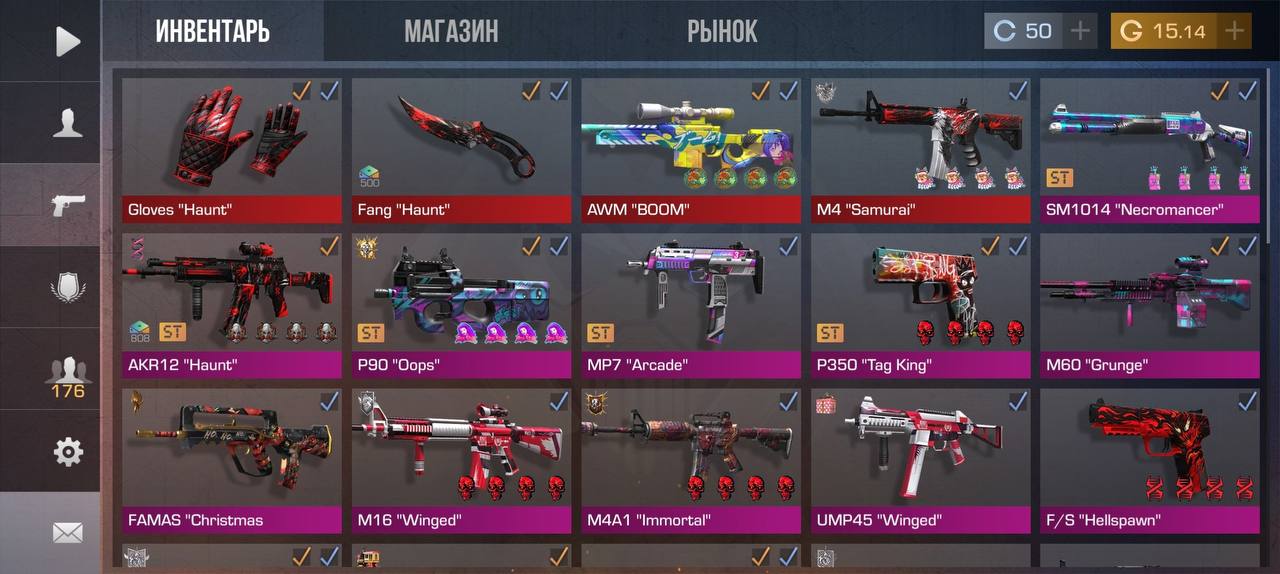
Task: Choose the Fang "Haunt" knife
Action: point(461,150)
